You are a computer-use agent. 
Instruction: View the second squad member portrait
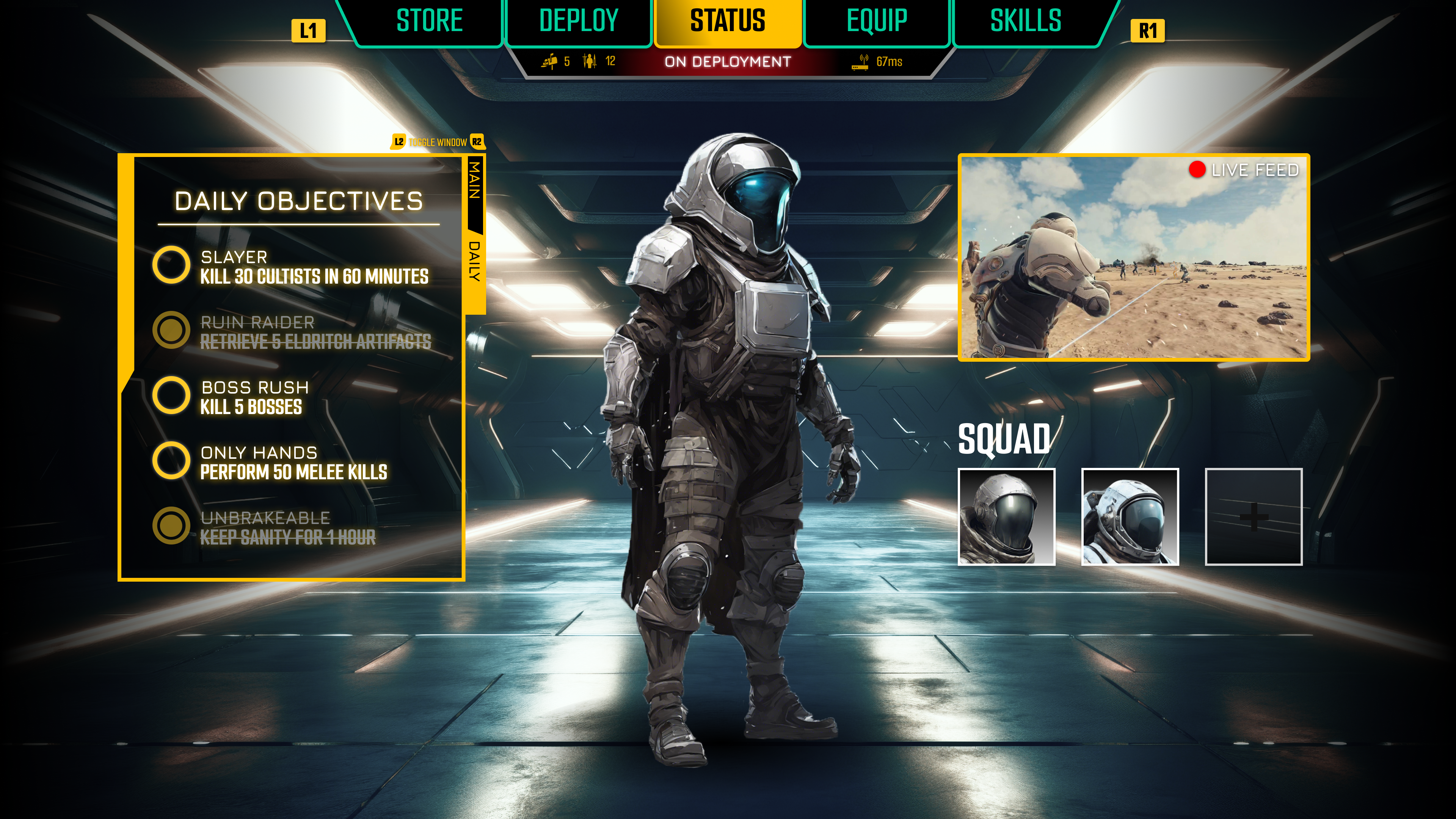point(1130,516)
